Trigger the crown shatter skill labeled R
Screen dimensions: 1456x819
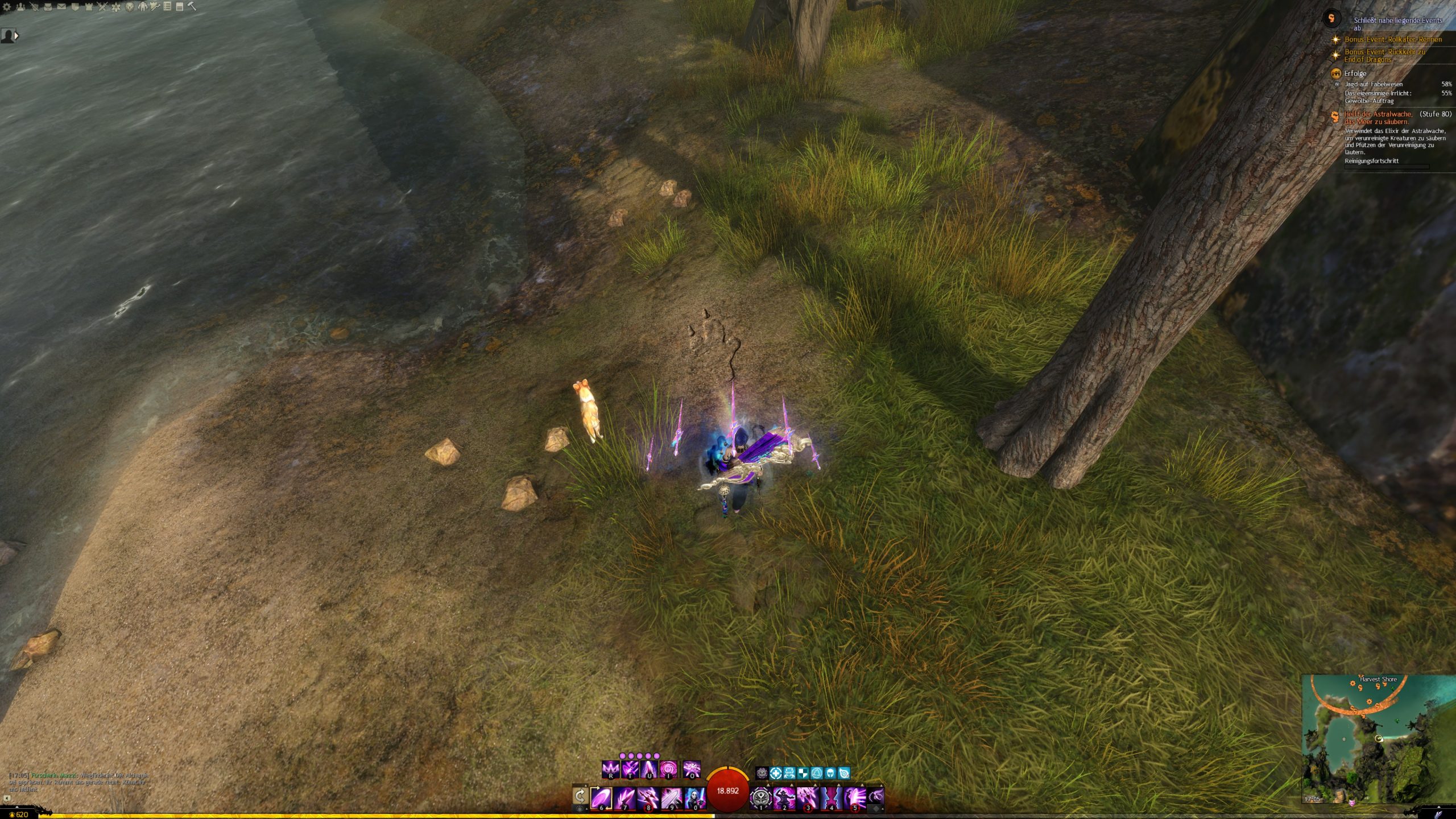[610, 770]
